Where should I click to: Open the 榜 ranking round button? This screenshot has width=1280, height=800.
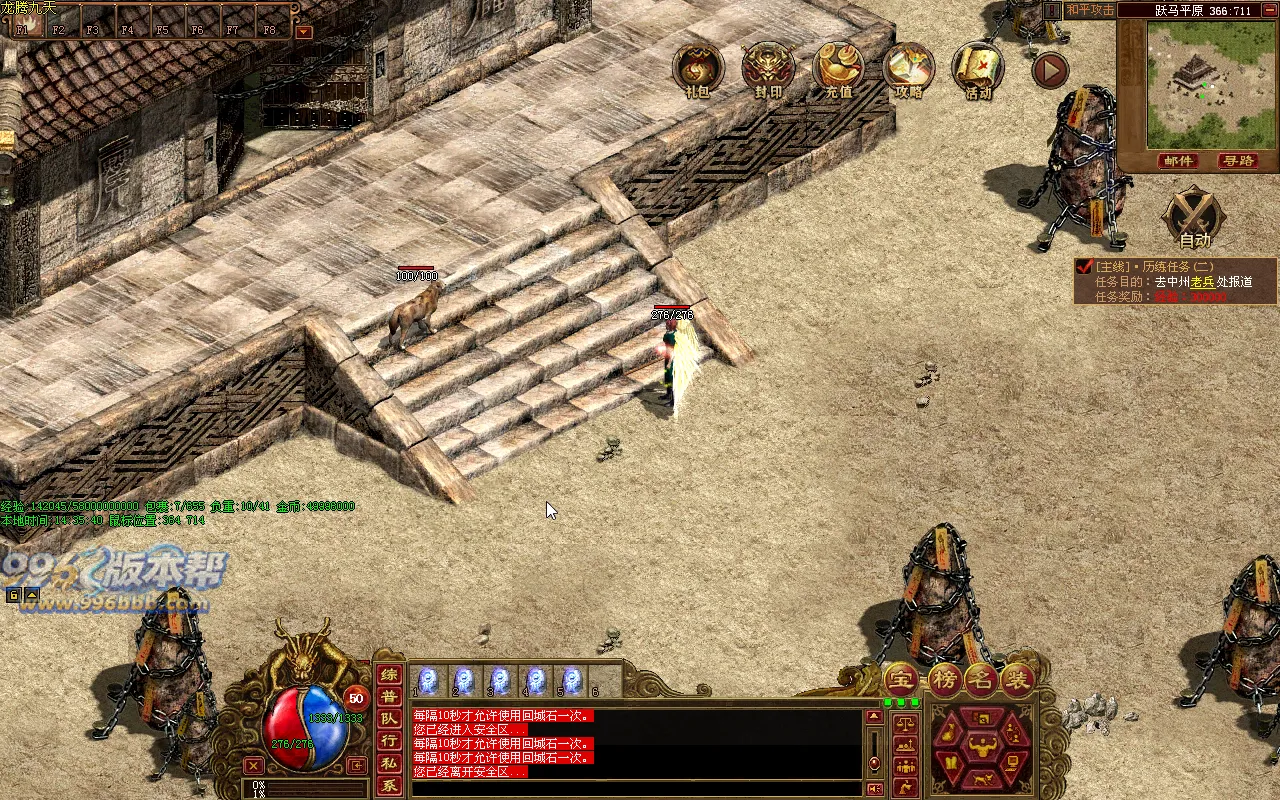click(x=943, y=680)
